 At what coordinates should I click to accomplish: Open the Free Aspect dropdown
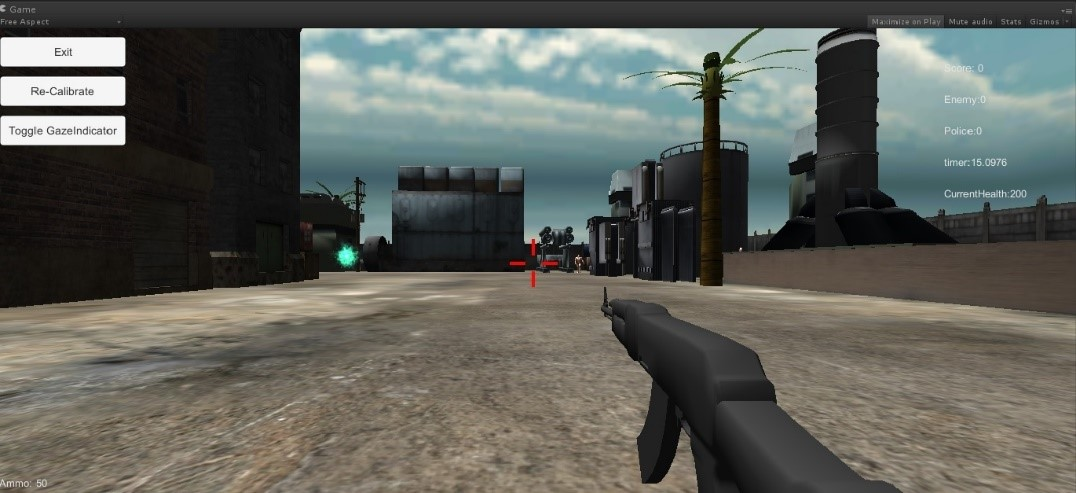[x=60, y=21]
